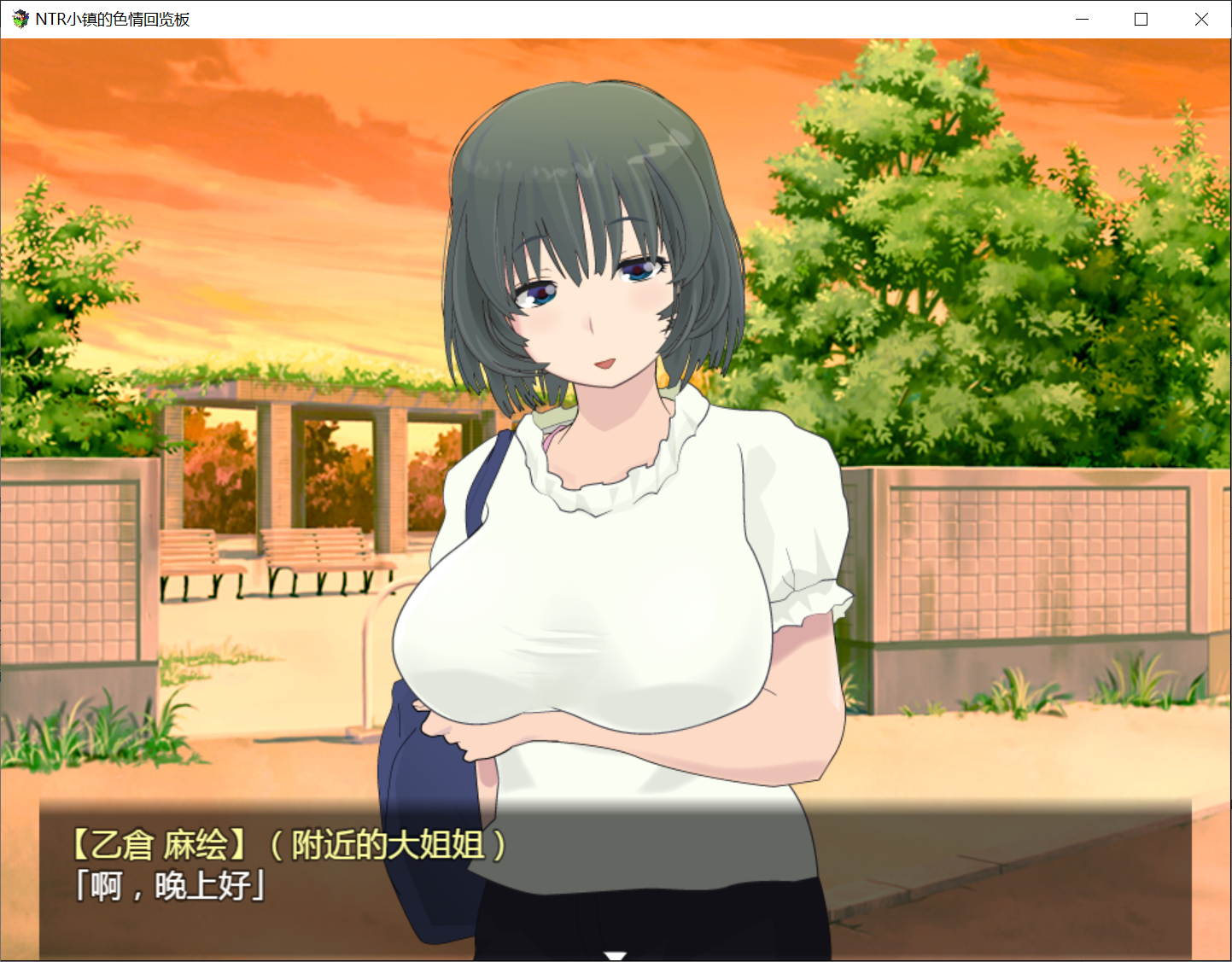Click the character's white frilled blouse
The image size is (1232, 962).
click(x=649, y=529)
